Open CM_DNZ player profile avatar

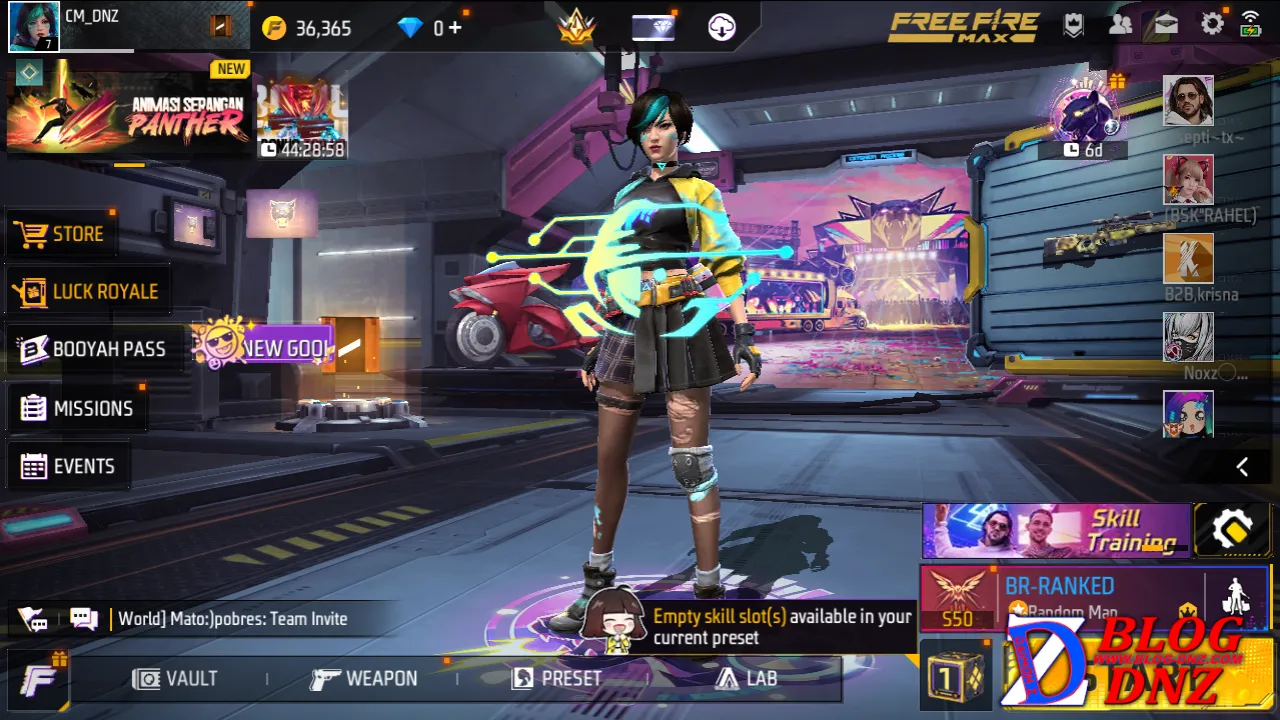(34, 27)
